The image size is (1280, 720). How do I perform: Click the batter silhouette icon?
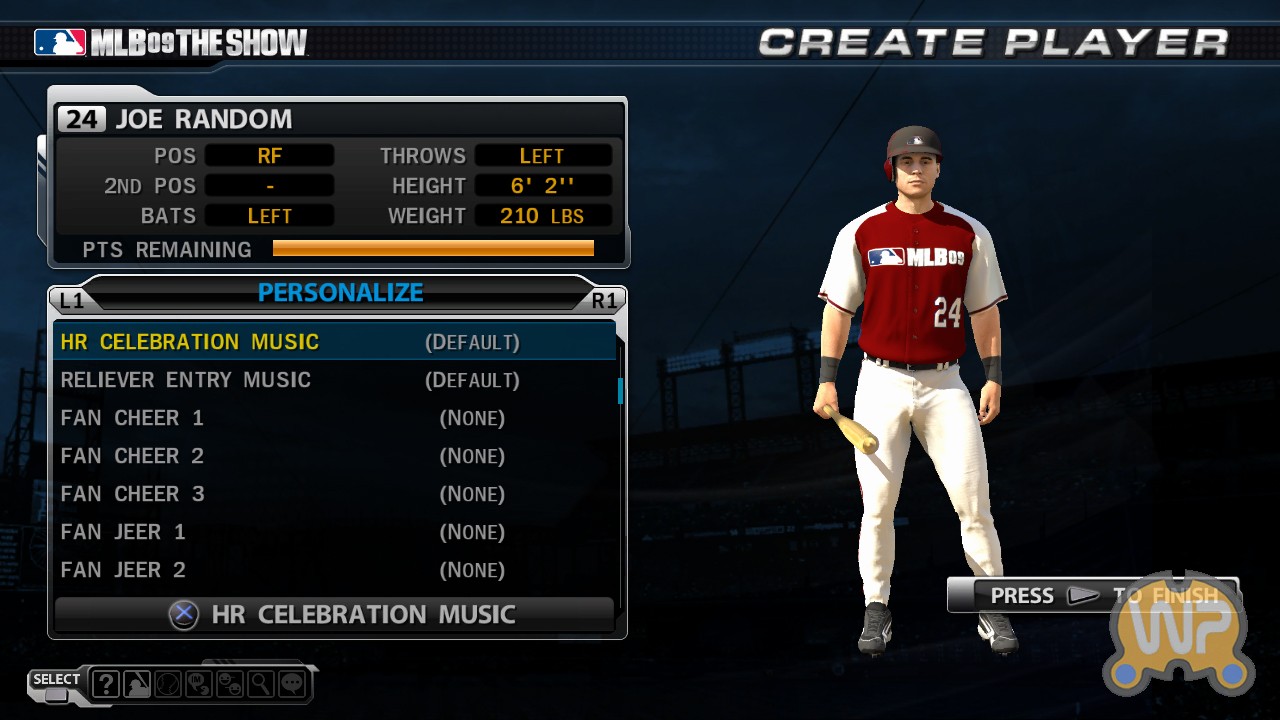click(x=137, y=684)
